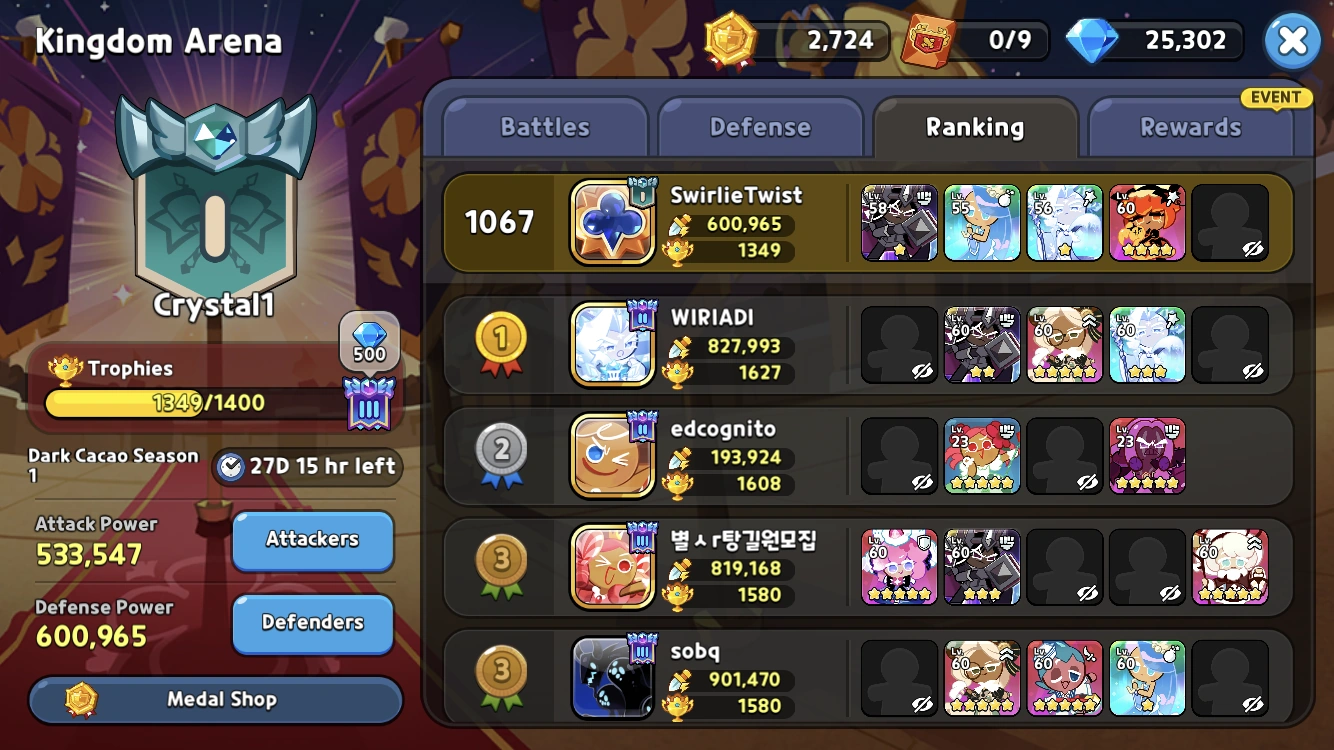The width and height of the screenshot is (1334, 750).
Task: Toggle the hidden first slot in edcognito's lineup
Action: (x=898, y=455)
